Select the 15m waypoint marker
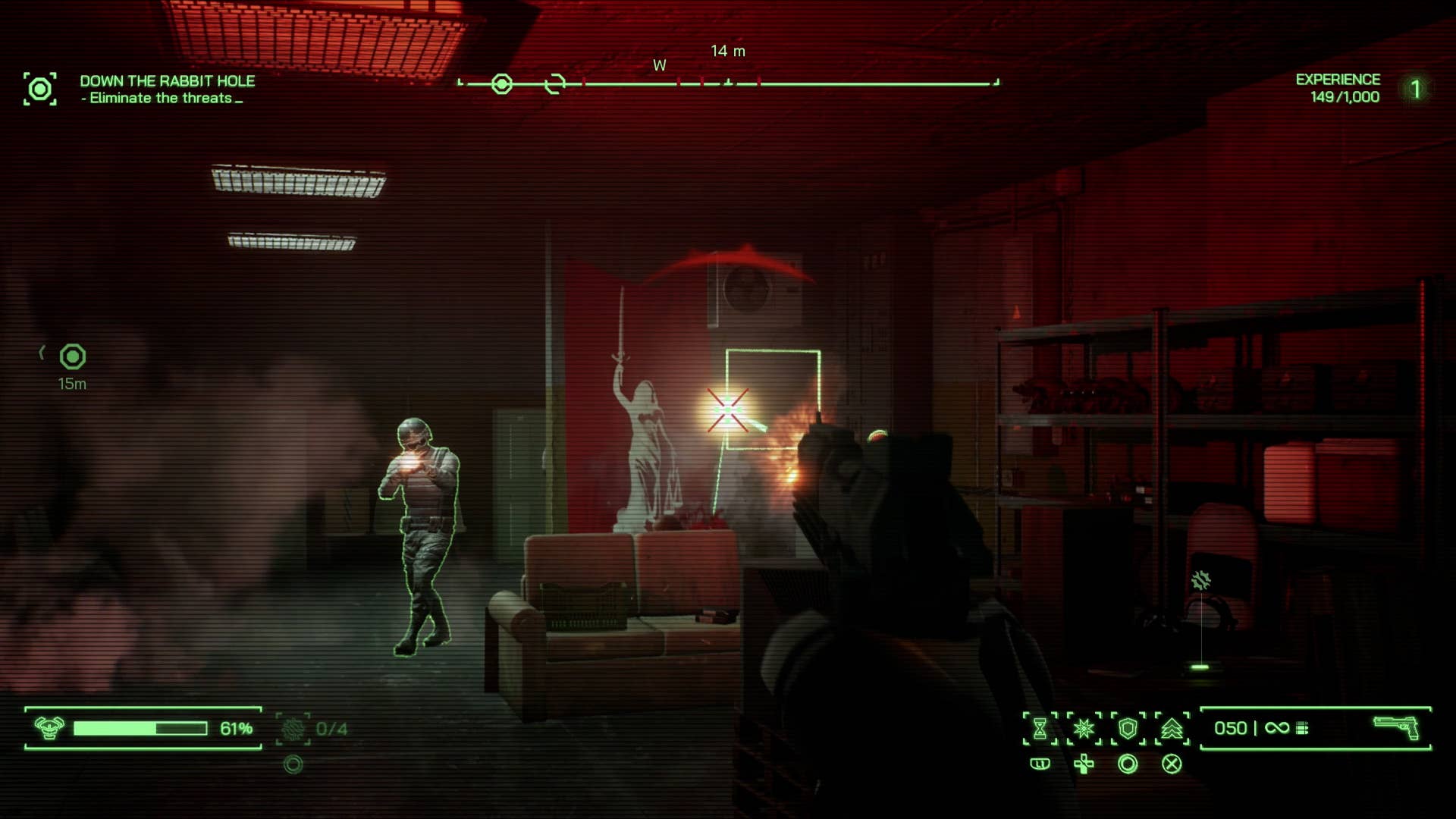1456x819 pixels. click(x=73, y=356)
